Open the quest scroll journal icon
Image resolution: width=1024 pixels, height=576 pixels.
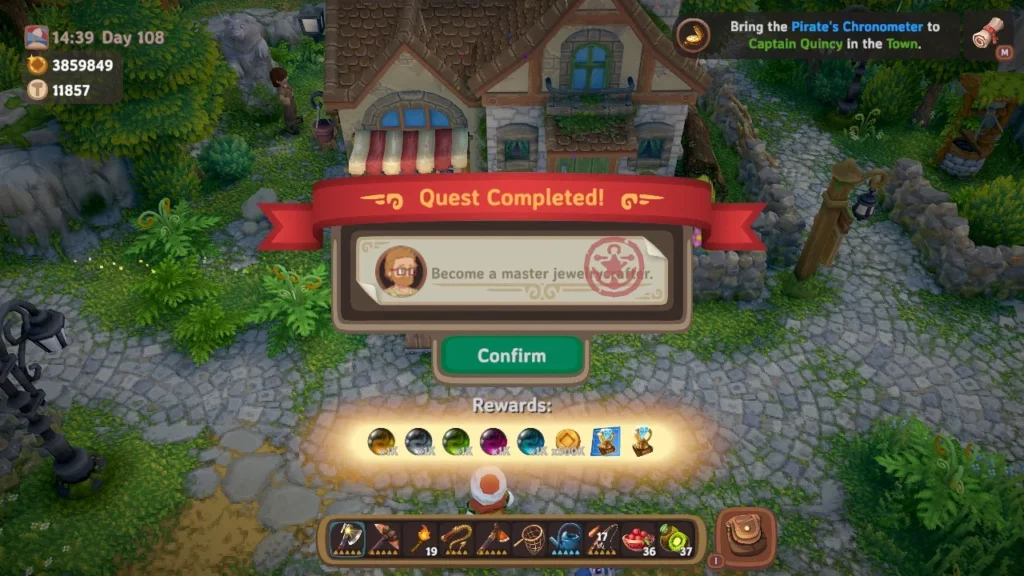[x=988, y=36]
